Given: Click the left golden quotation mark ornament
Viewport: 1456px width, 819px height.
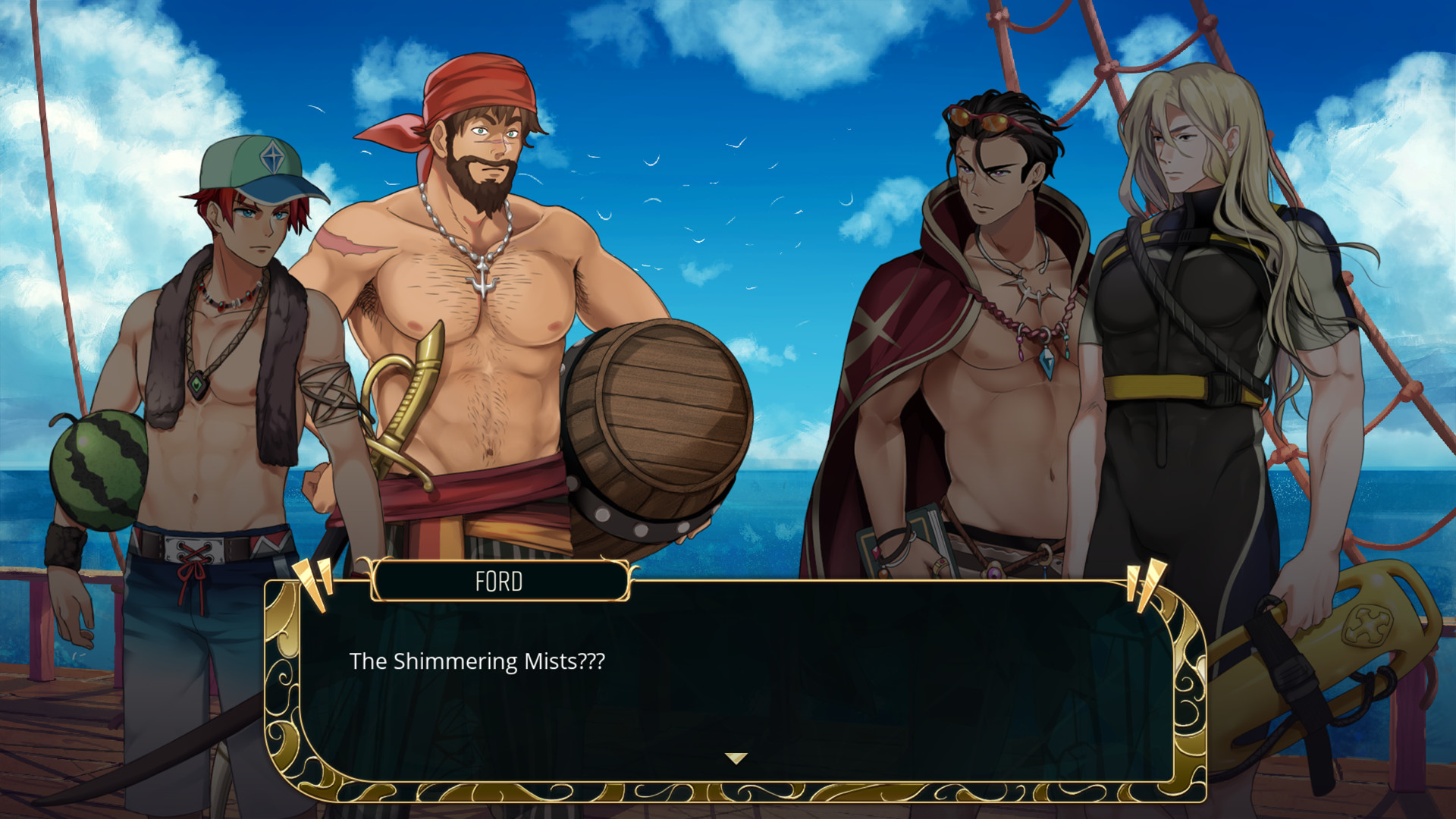Looking at the screenshot, I should pos(313,584).
